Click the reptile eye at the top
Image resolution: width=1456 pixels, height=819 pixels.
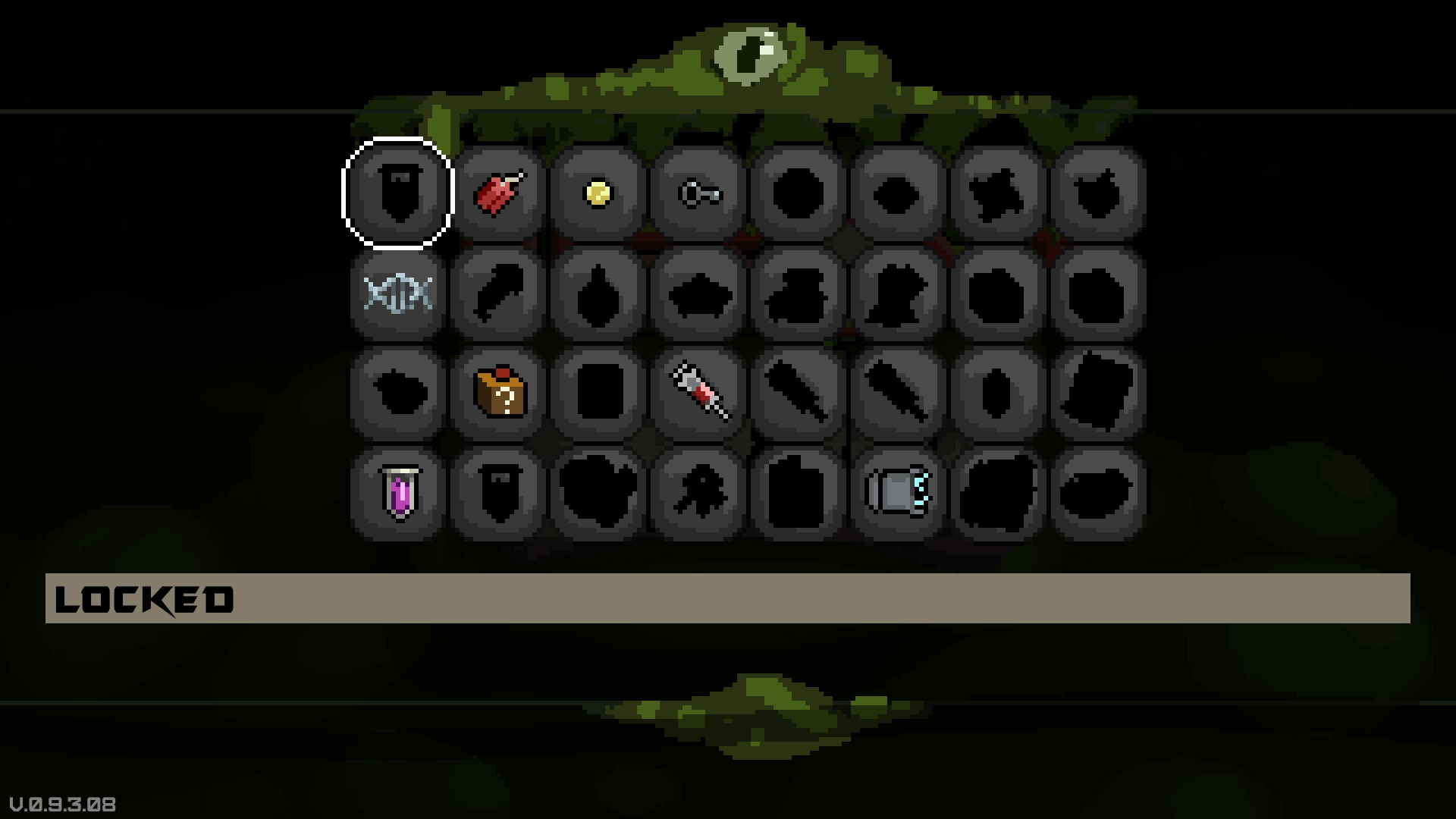click(751, 52)
